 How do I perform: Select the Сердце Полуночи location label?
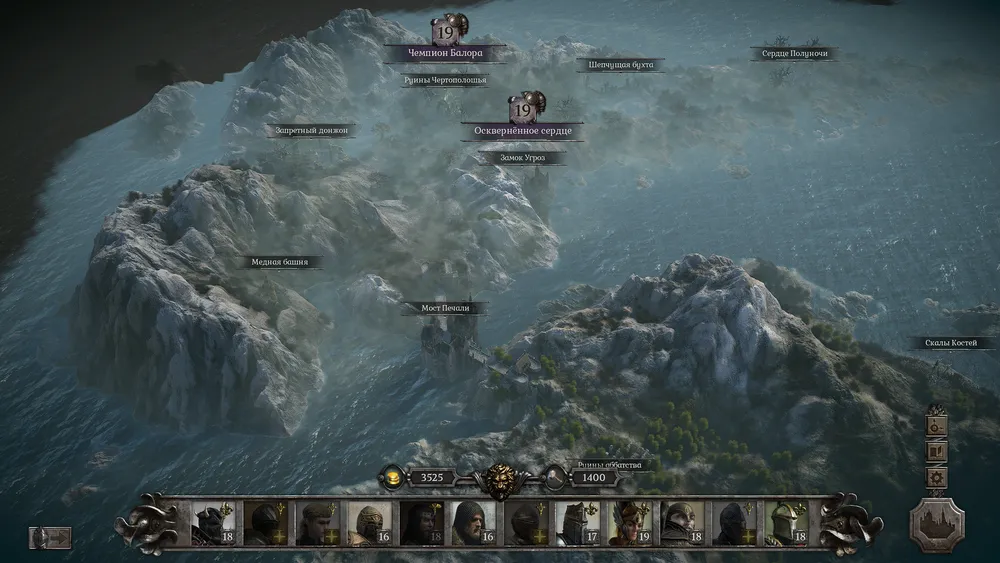[794, 53]
